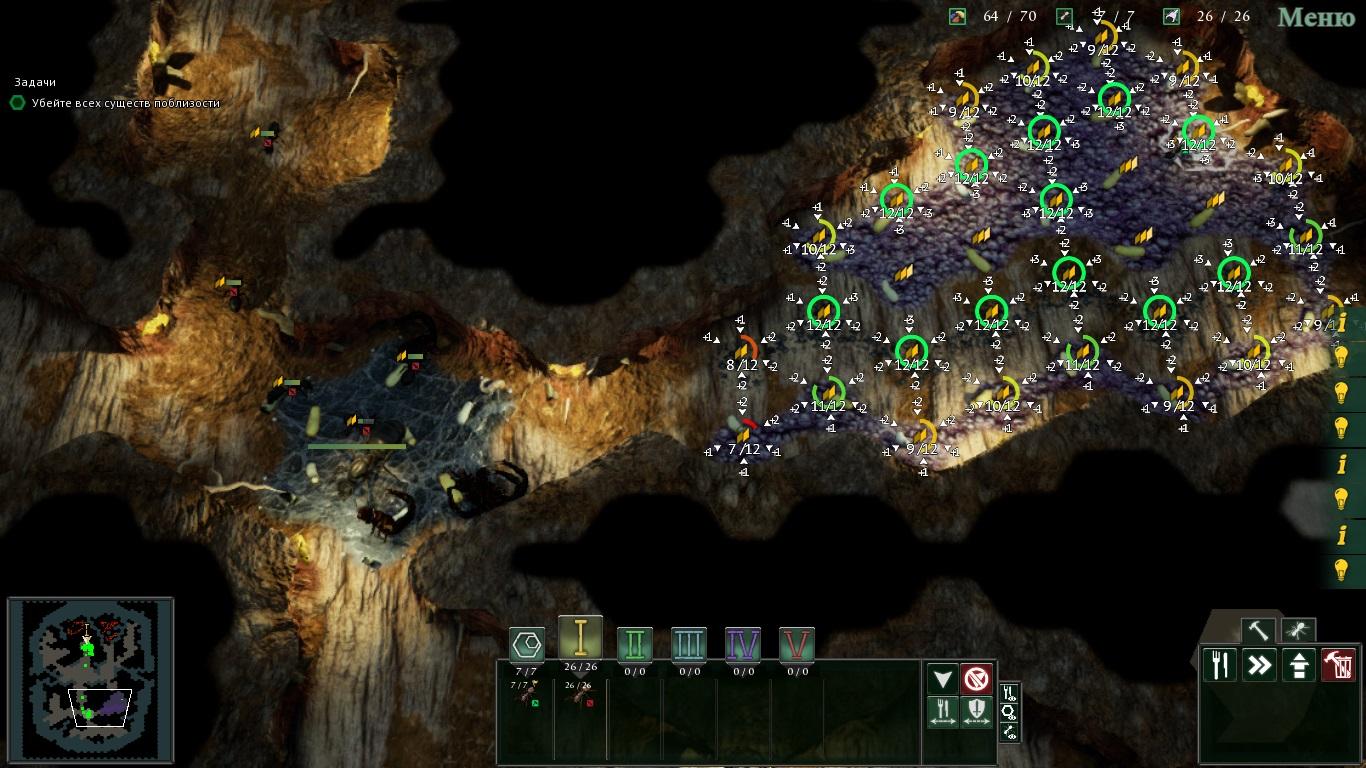
Task: Select army group I tab
Action: pyautogui.click(x=580, y=638)
